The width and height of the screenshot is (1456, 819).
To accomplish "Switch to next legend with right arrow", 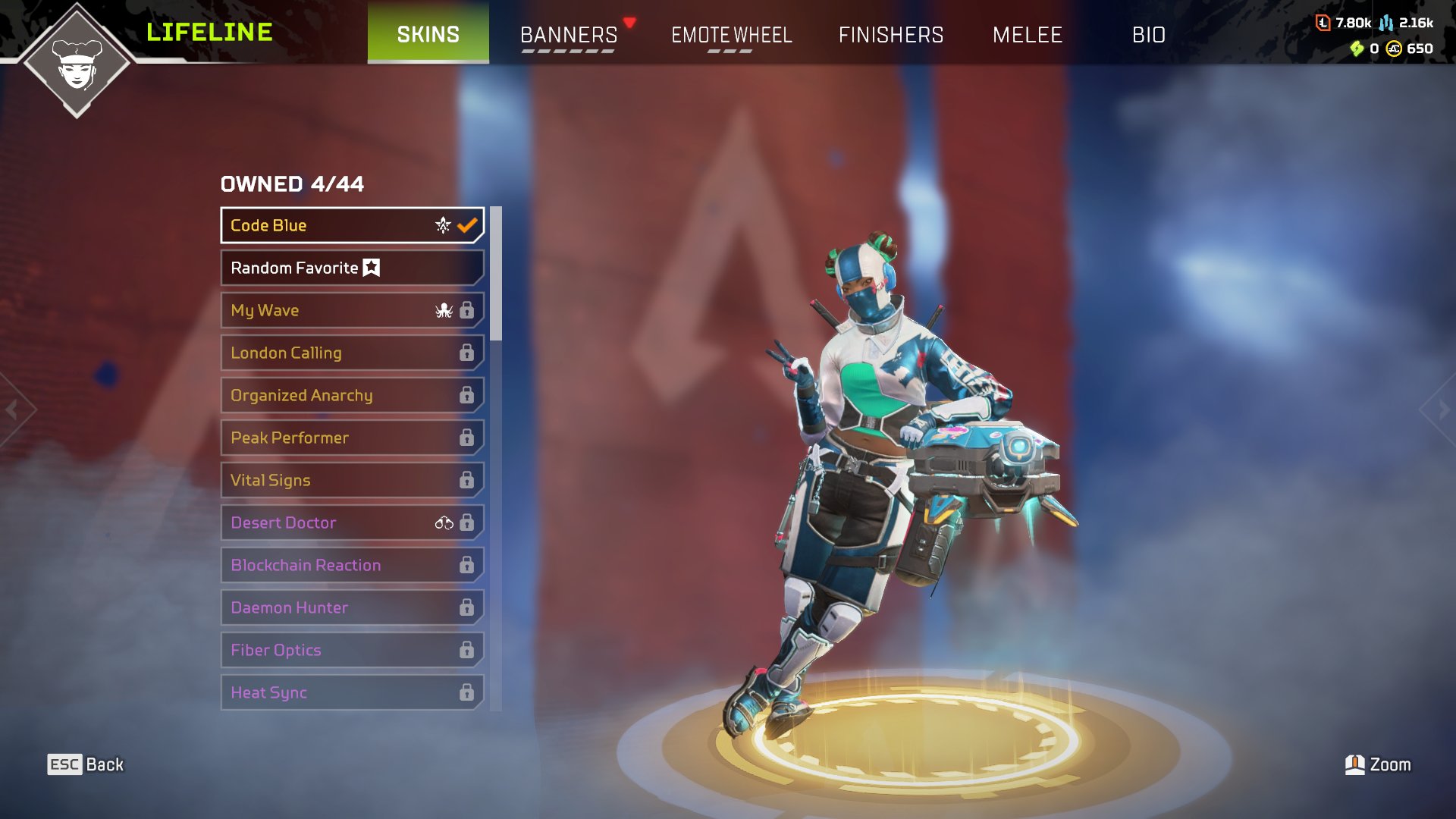I will click(1442, 410).
